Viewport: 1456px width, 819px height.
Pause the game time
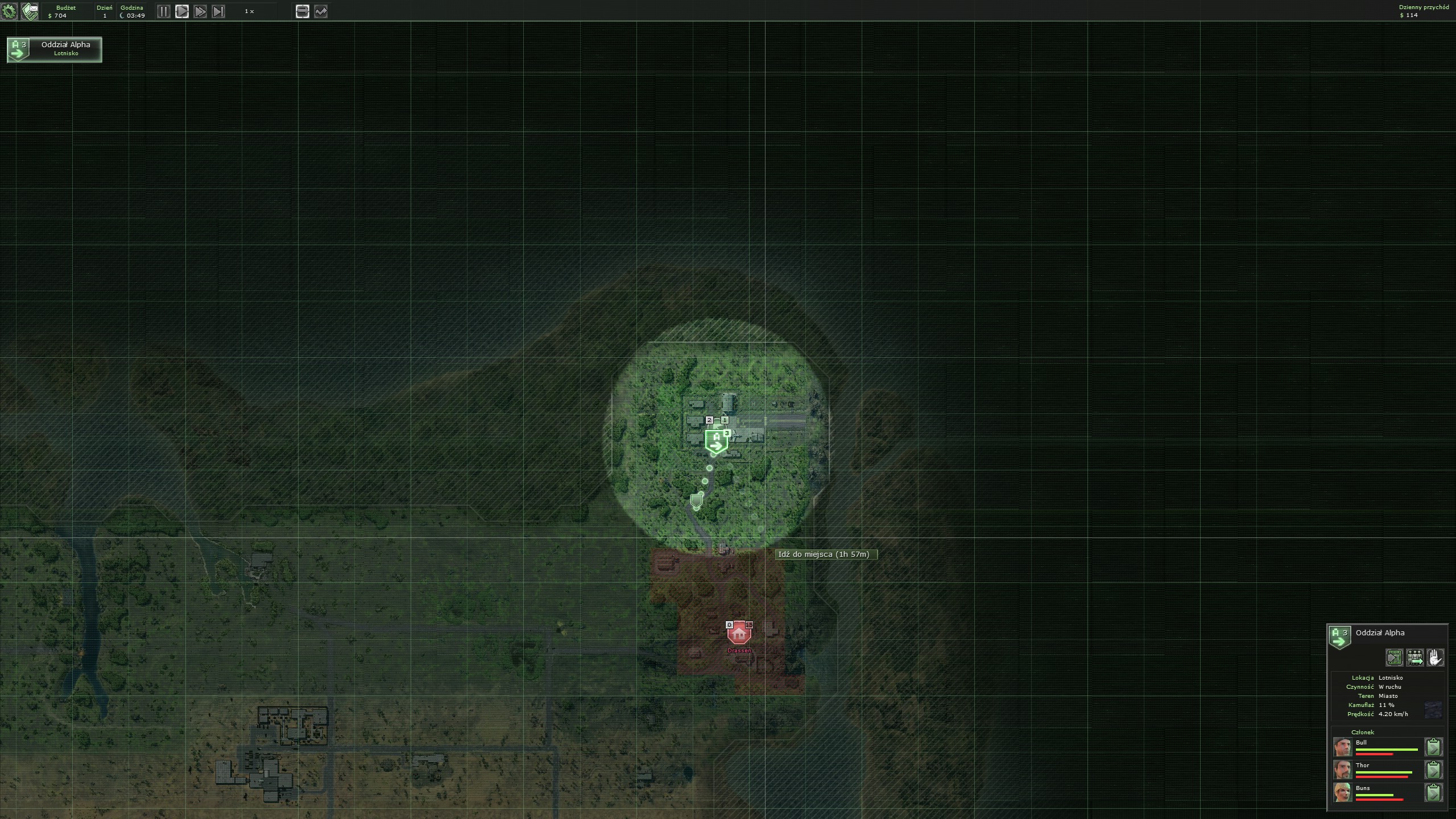[163, 11]
